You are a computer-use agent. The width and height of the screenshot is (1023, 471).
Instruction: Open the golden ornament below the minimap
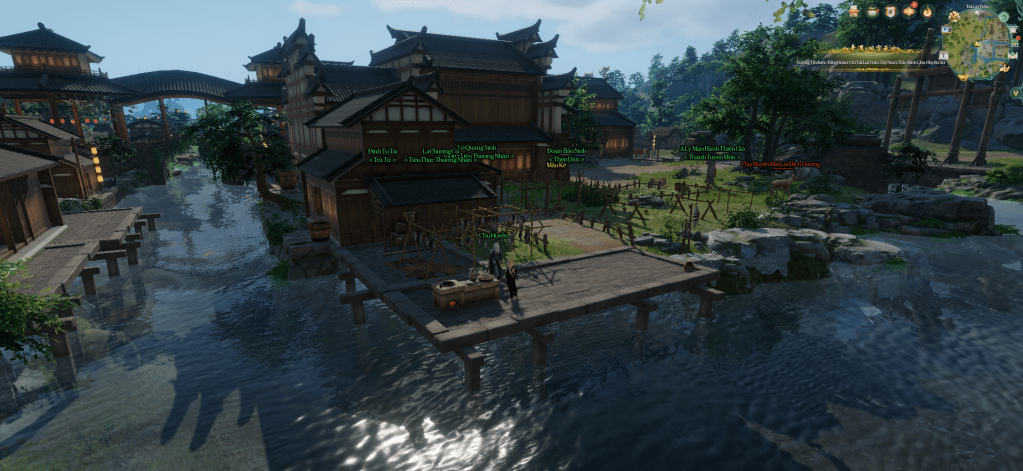point(963,77)
